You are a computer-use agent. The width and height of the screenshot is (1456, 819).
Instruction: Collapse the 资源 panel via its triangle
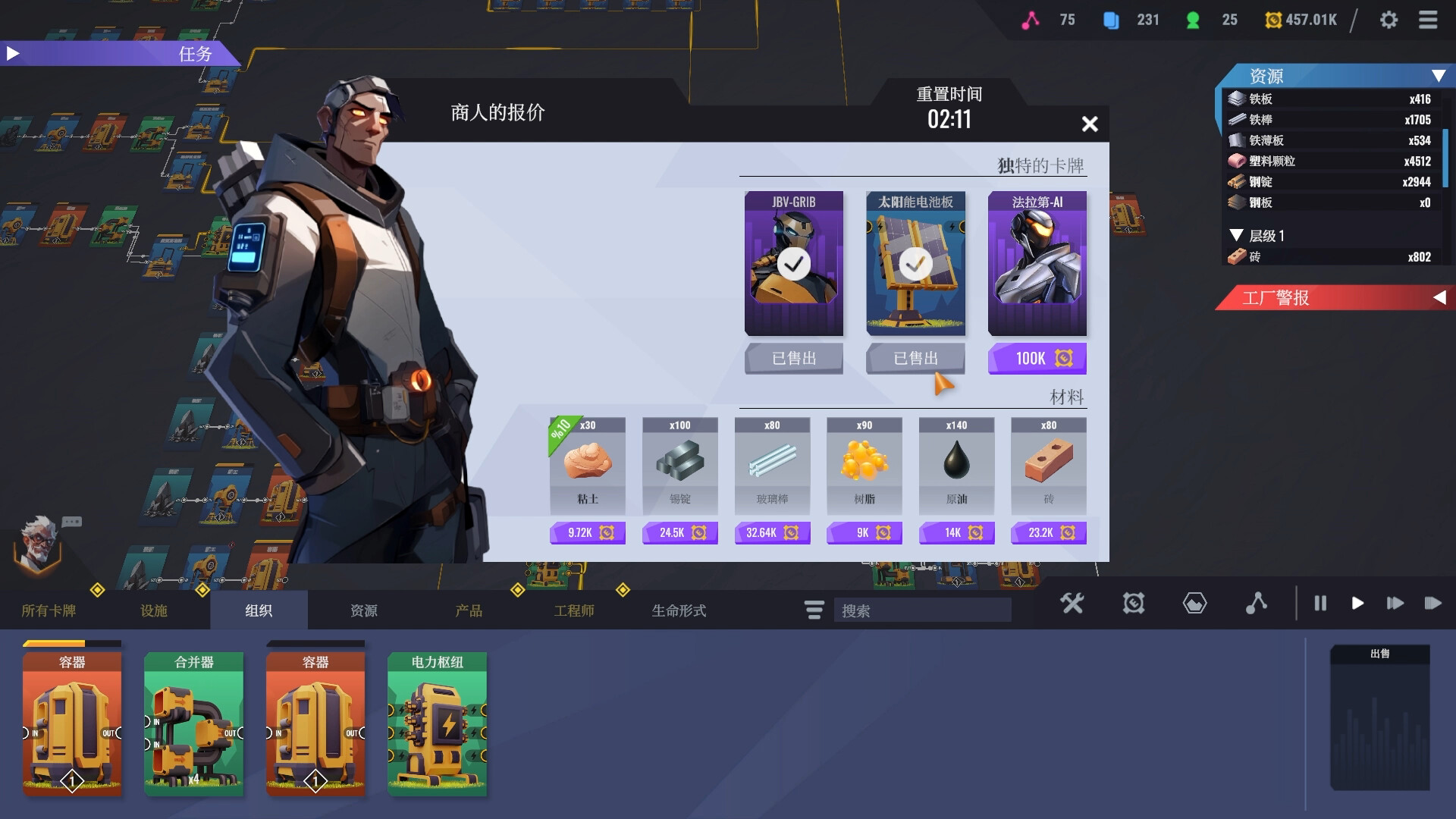click(x=1438, y=76)
